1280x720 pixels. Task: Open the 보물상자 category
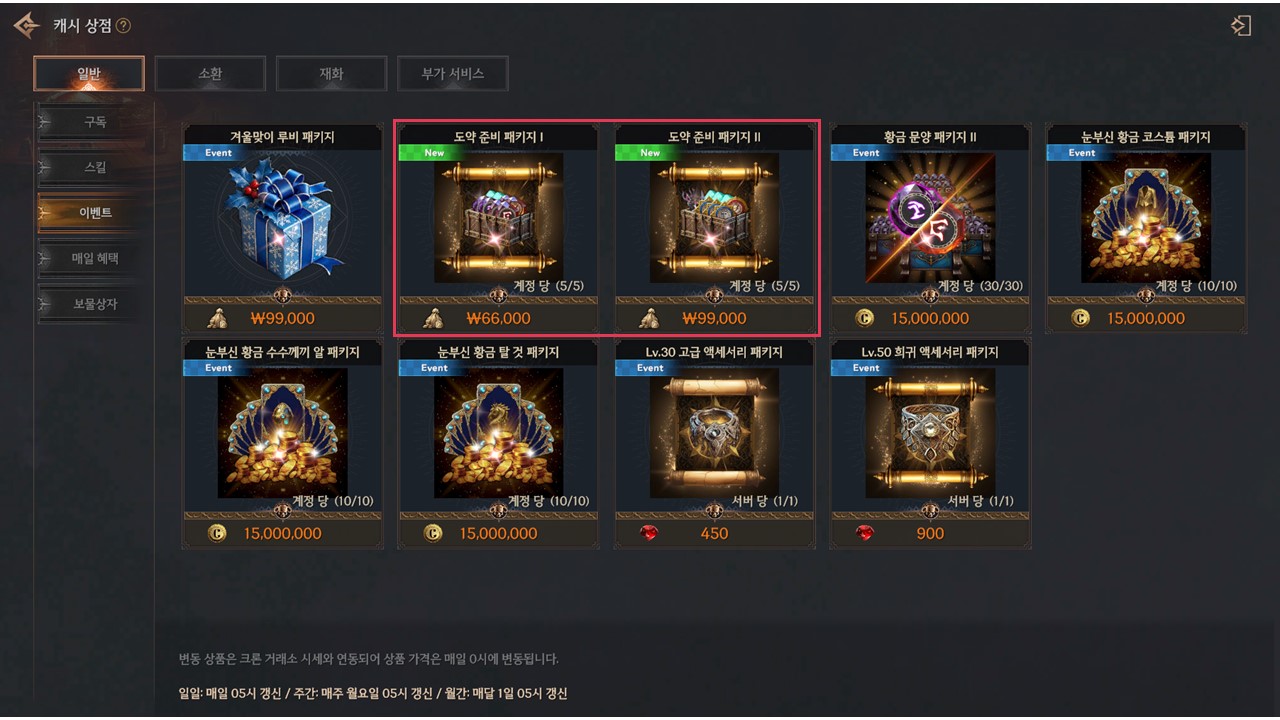point(95,303)
